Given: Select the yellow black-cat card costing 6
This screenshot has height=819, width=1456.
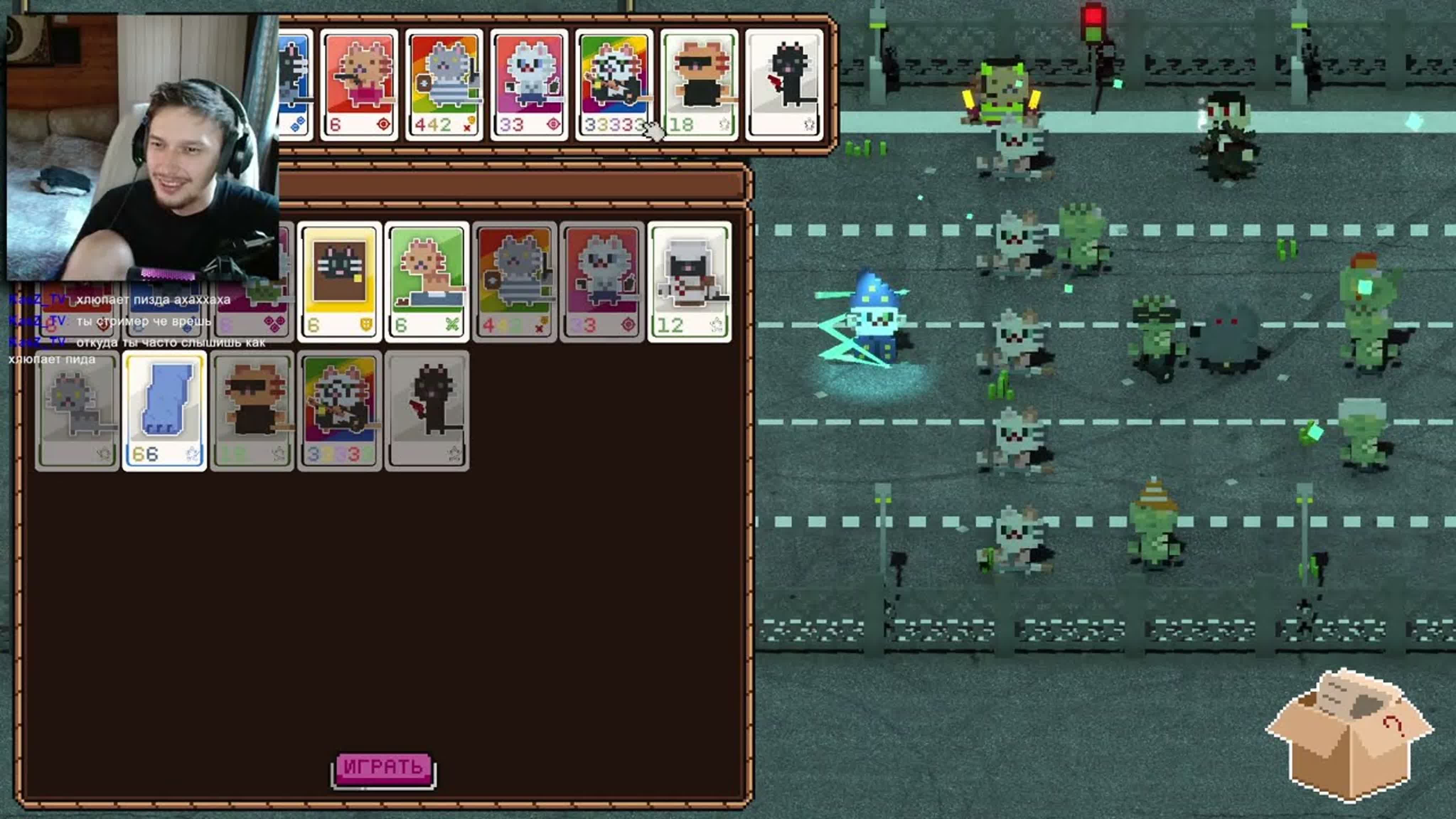Looking at the screenshot, I should pyautogui.click(x=340, y=282).
